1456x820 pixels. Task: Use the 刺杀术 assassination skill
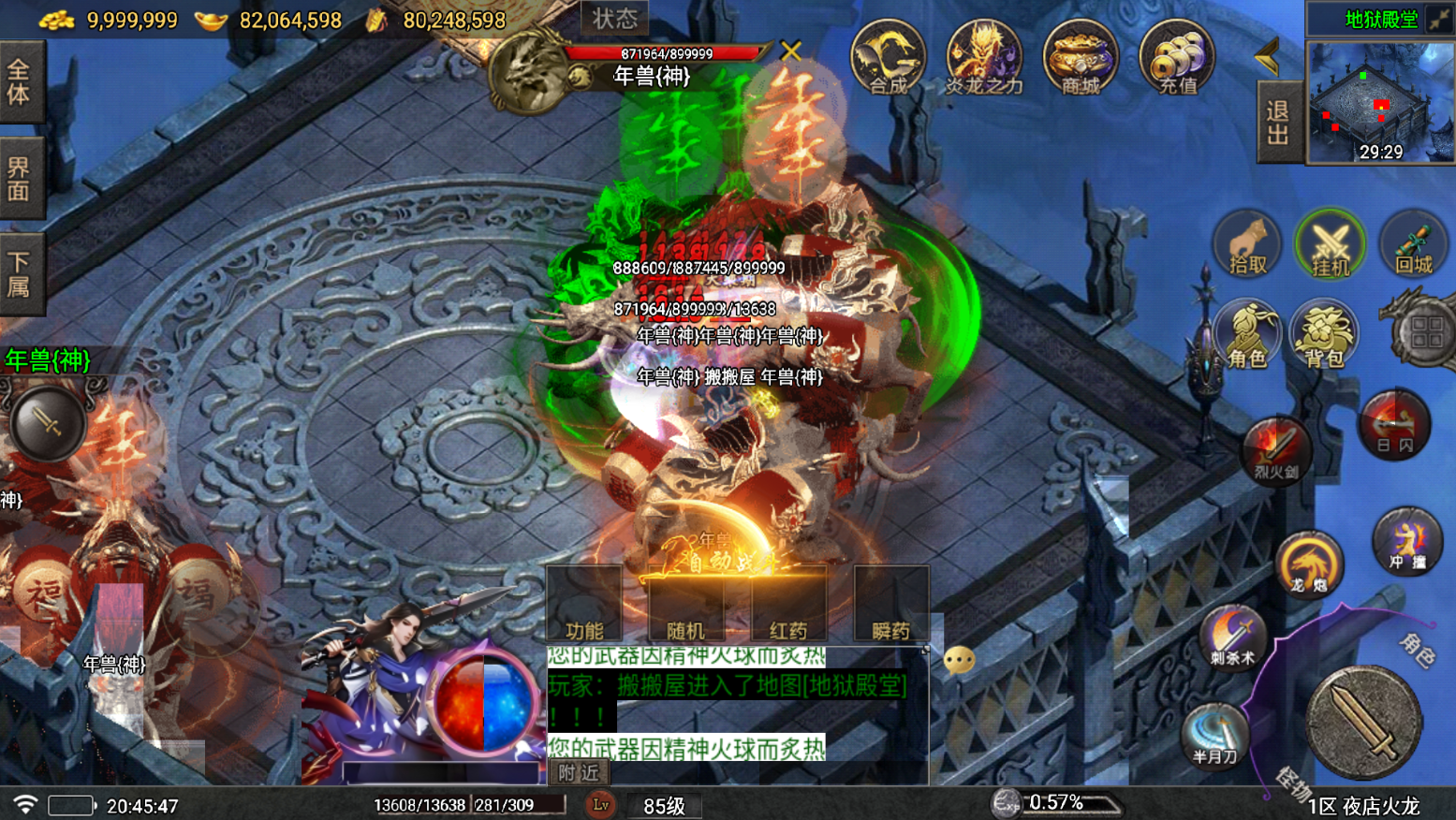tap(1232, 637)
